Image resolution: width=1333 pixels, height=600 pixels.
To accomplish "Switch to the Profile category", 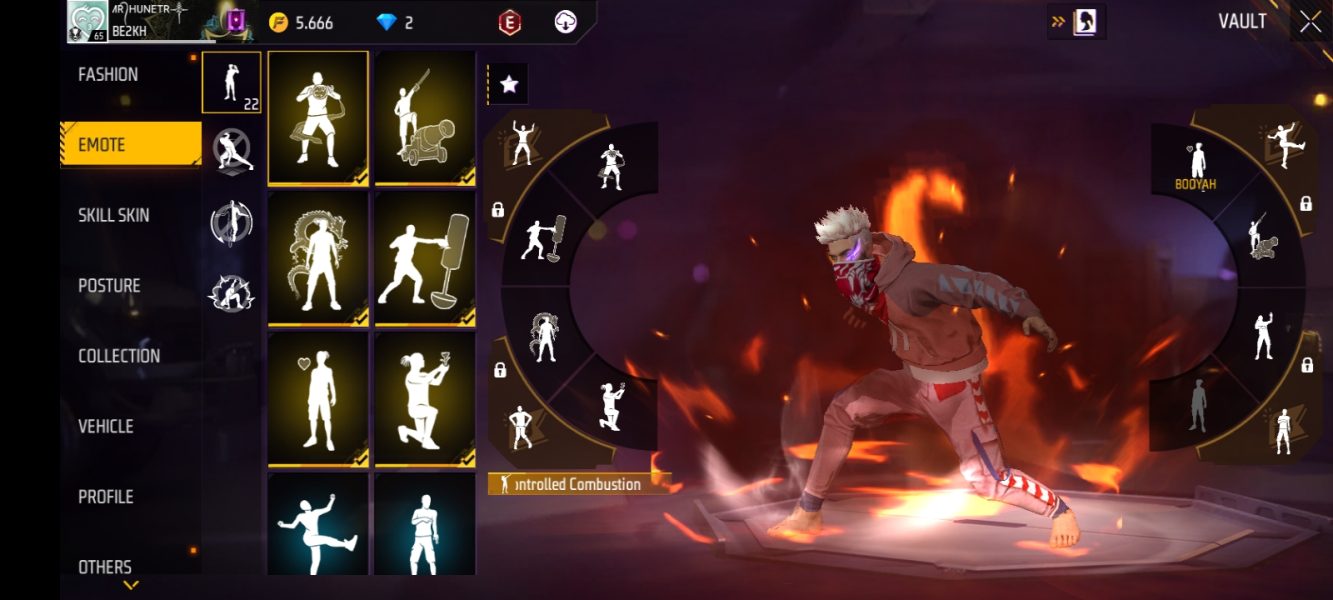I will (105, 497).
